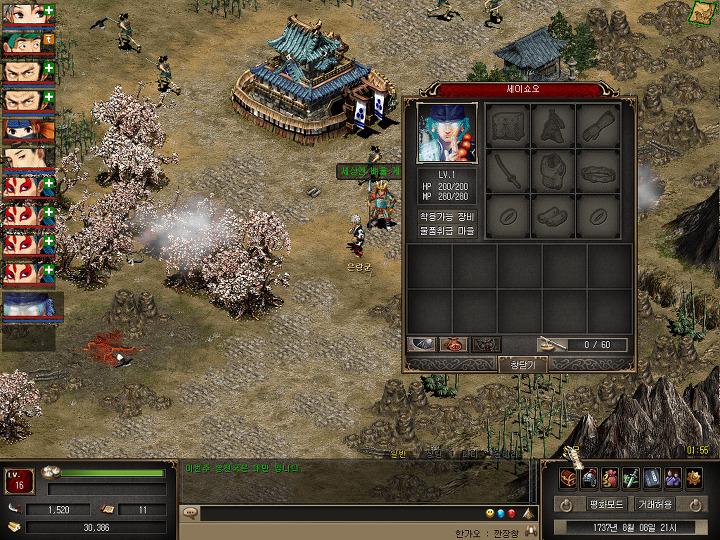Click the 착용가능 장비 button

tap(447, 216)
